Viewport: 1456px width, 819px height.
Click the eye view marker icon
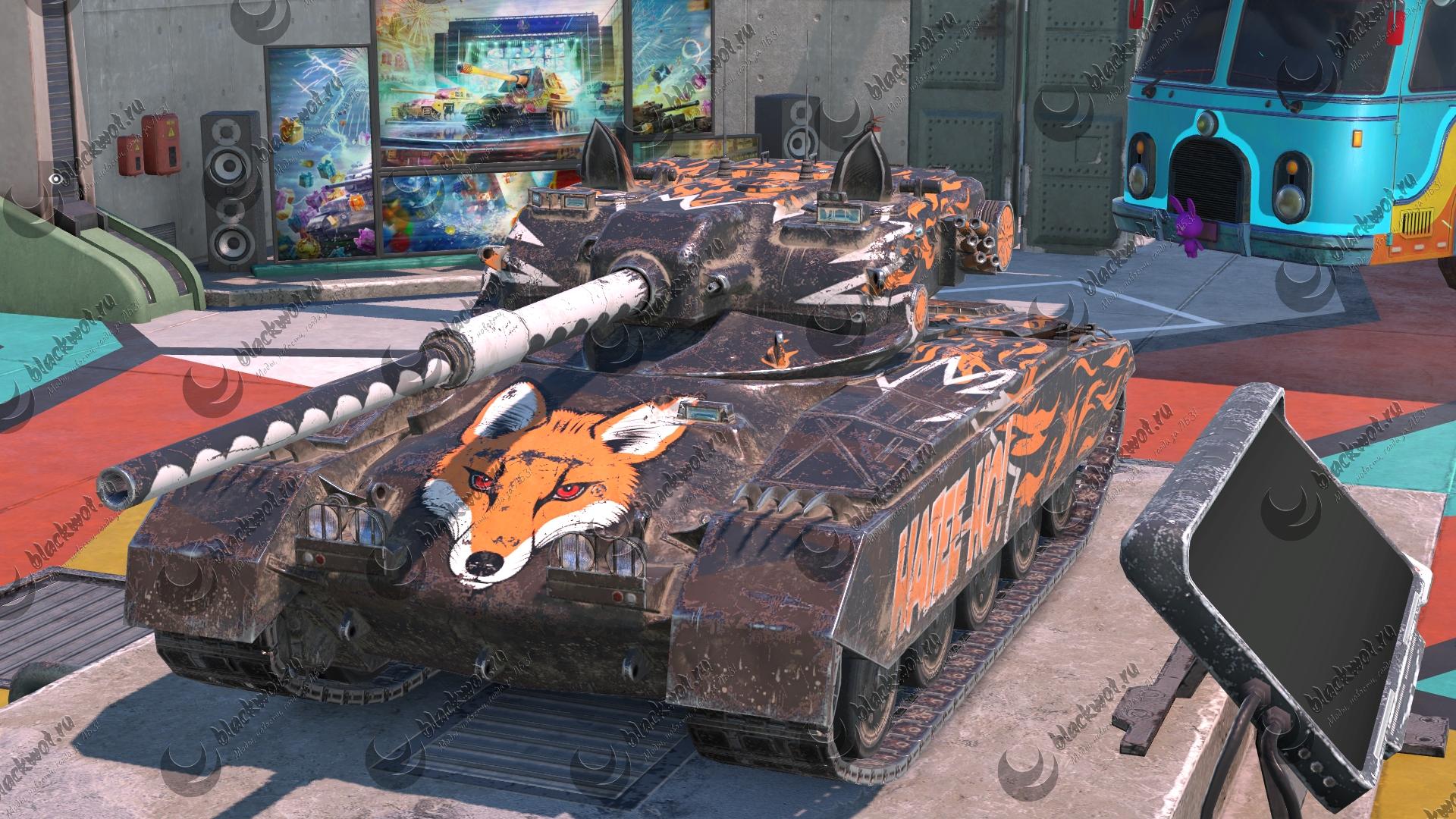tap(55, 178)
